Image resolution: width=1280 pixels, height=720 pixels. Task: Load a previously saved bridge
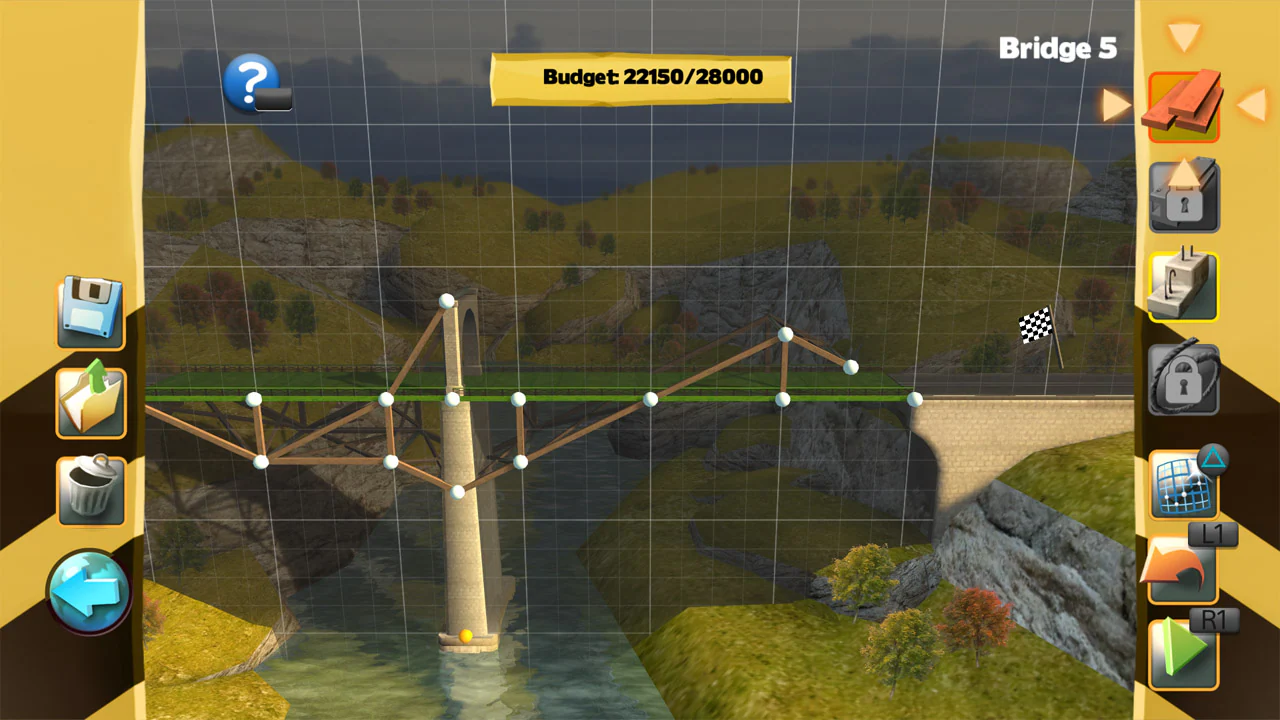90,403
